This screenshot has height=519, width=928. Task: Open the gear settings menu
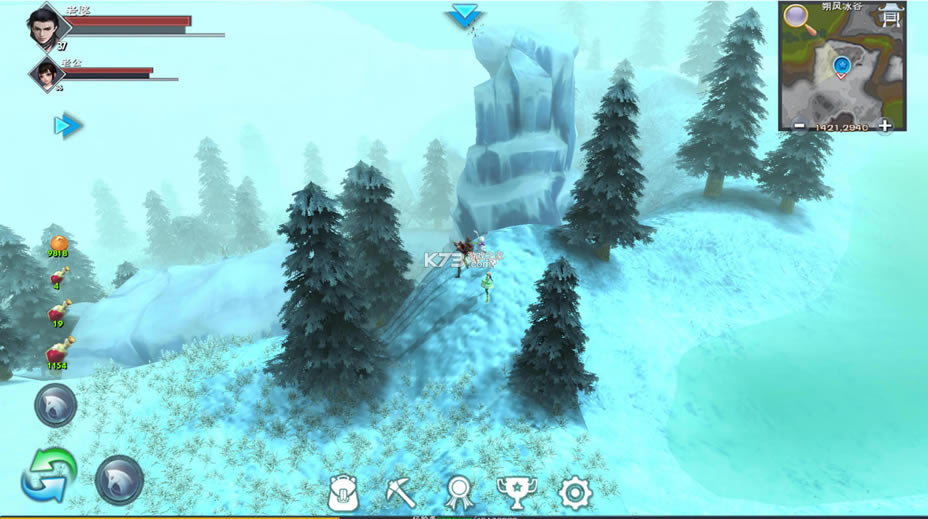pos(574,492)
